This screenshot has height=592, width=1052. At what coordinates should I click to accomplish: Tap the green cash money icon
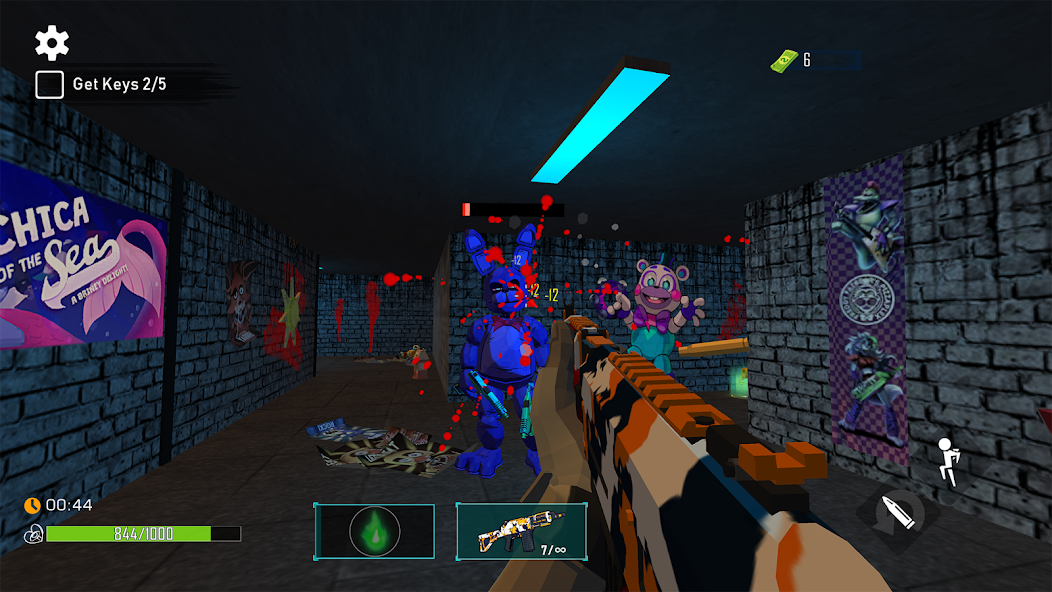[783, 61]
